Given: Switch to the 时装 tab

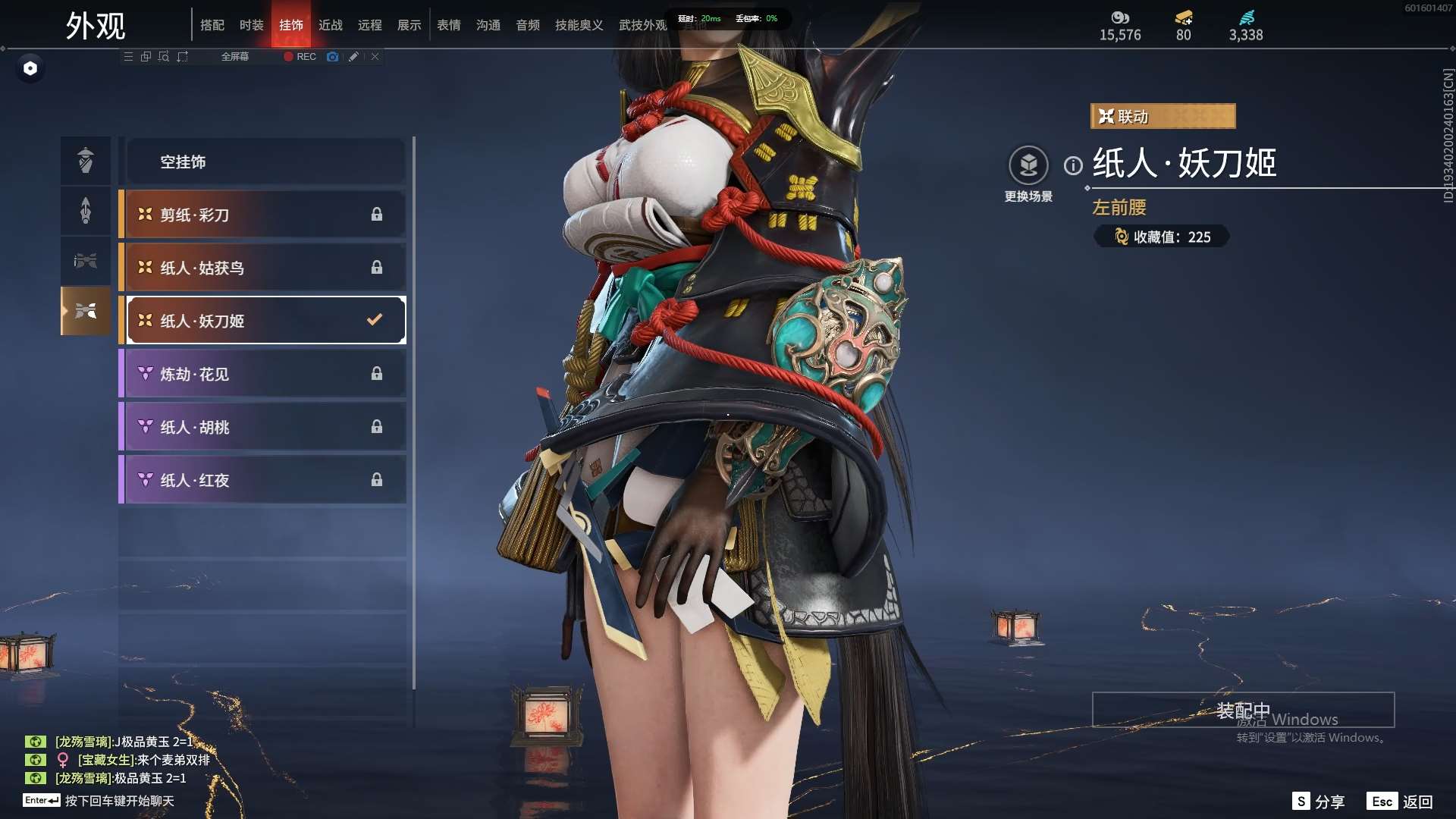Looking at the screenshot, I should click(251, 25).
